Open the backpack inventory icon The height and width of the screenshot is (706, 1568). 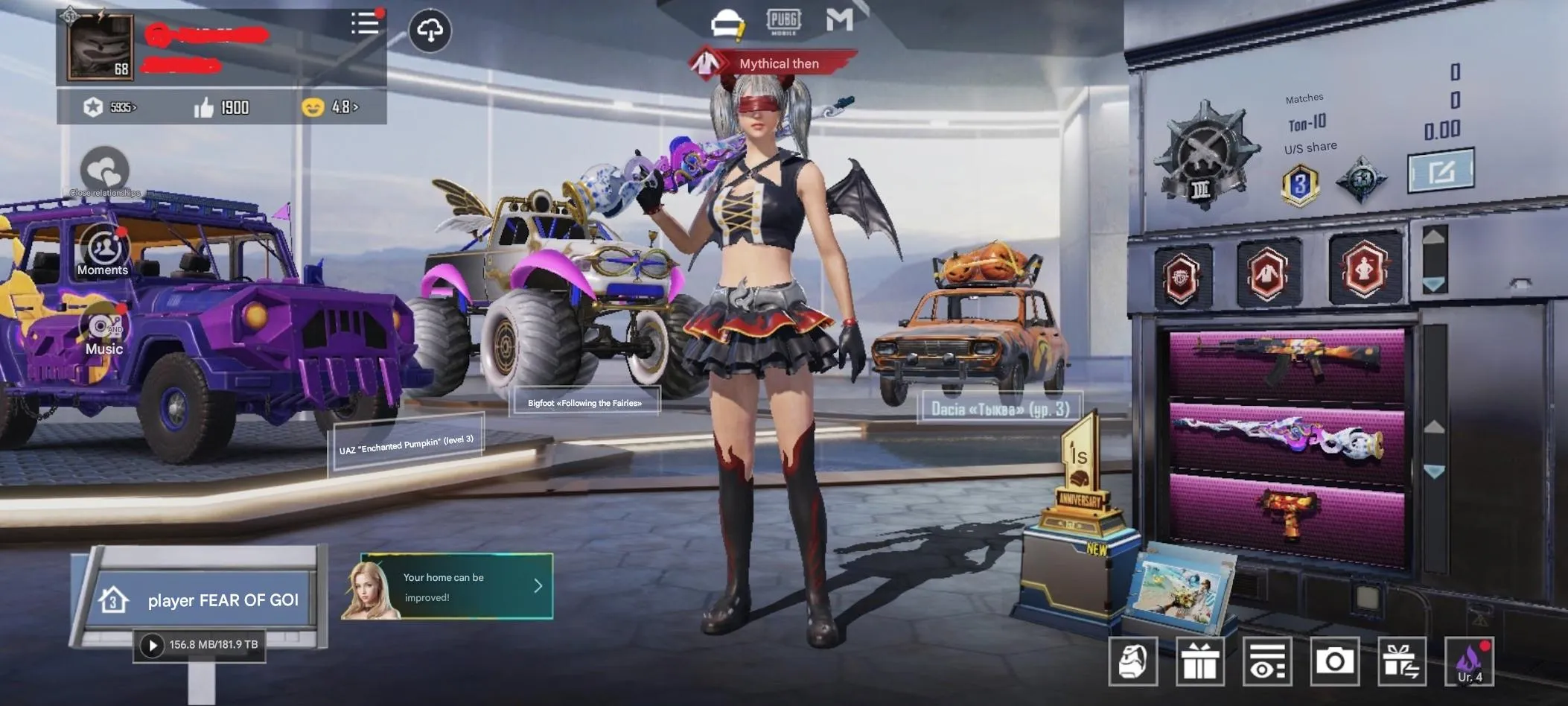[1135, 661]
